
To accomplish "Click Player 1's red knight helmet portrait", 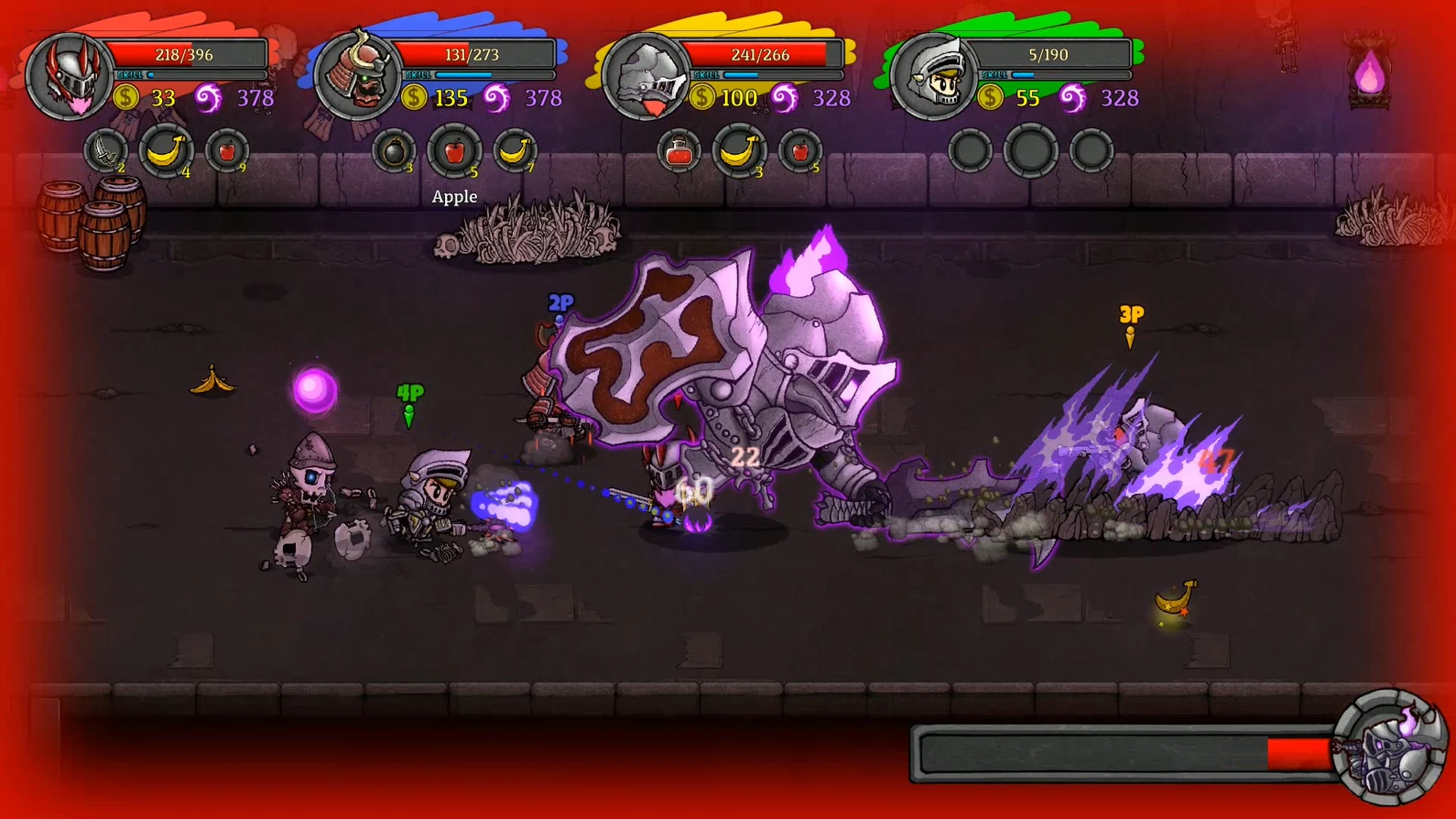I will [x=71, y=75].
